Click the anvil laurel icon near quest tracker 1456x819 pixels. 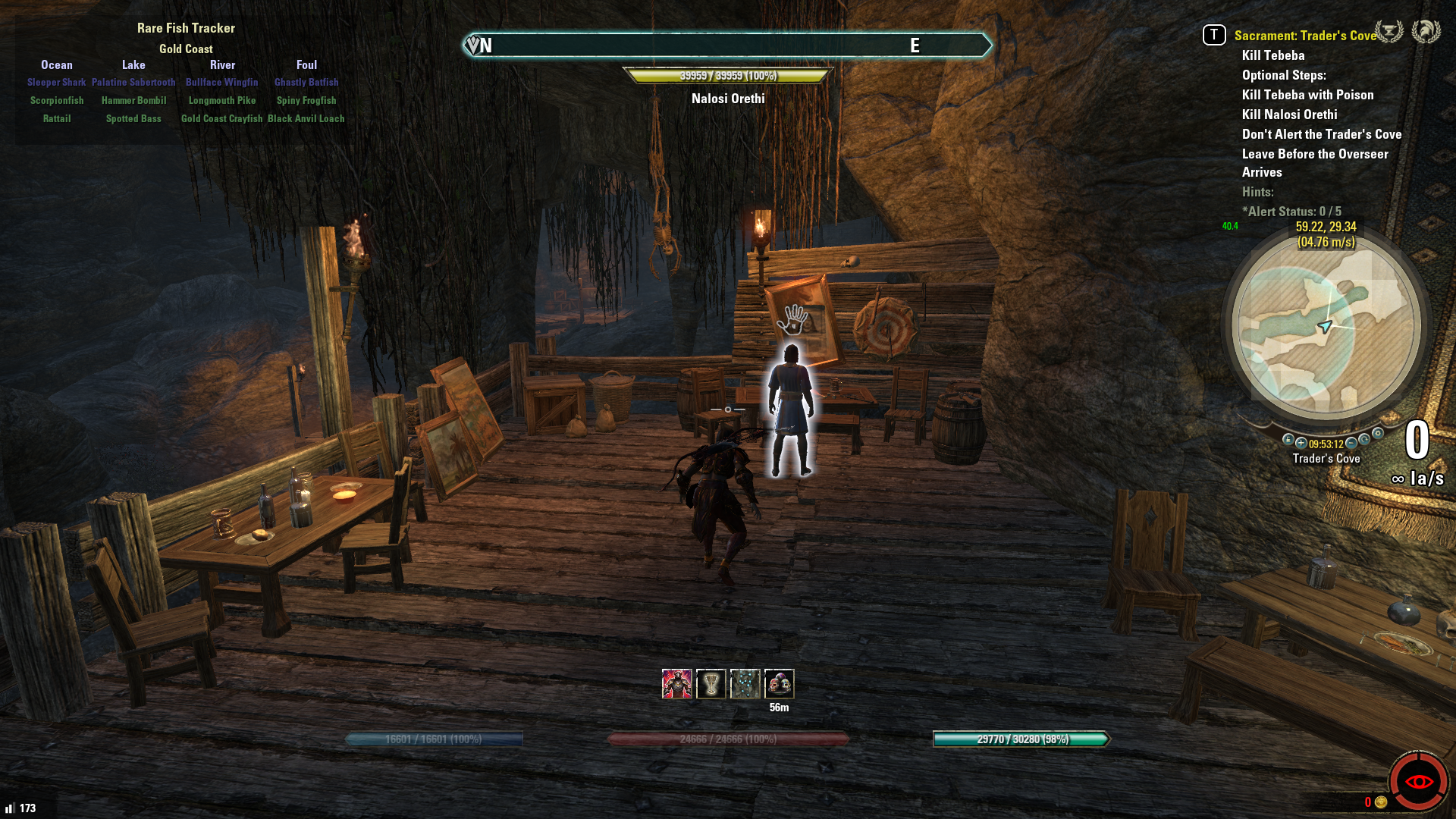[x=1389, y=32]
